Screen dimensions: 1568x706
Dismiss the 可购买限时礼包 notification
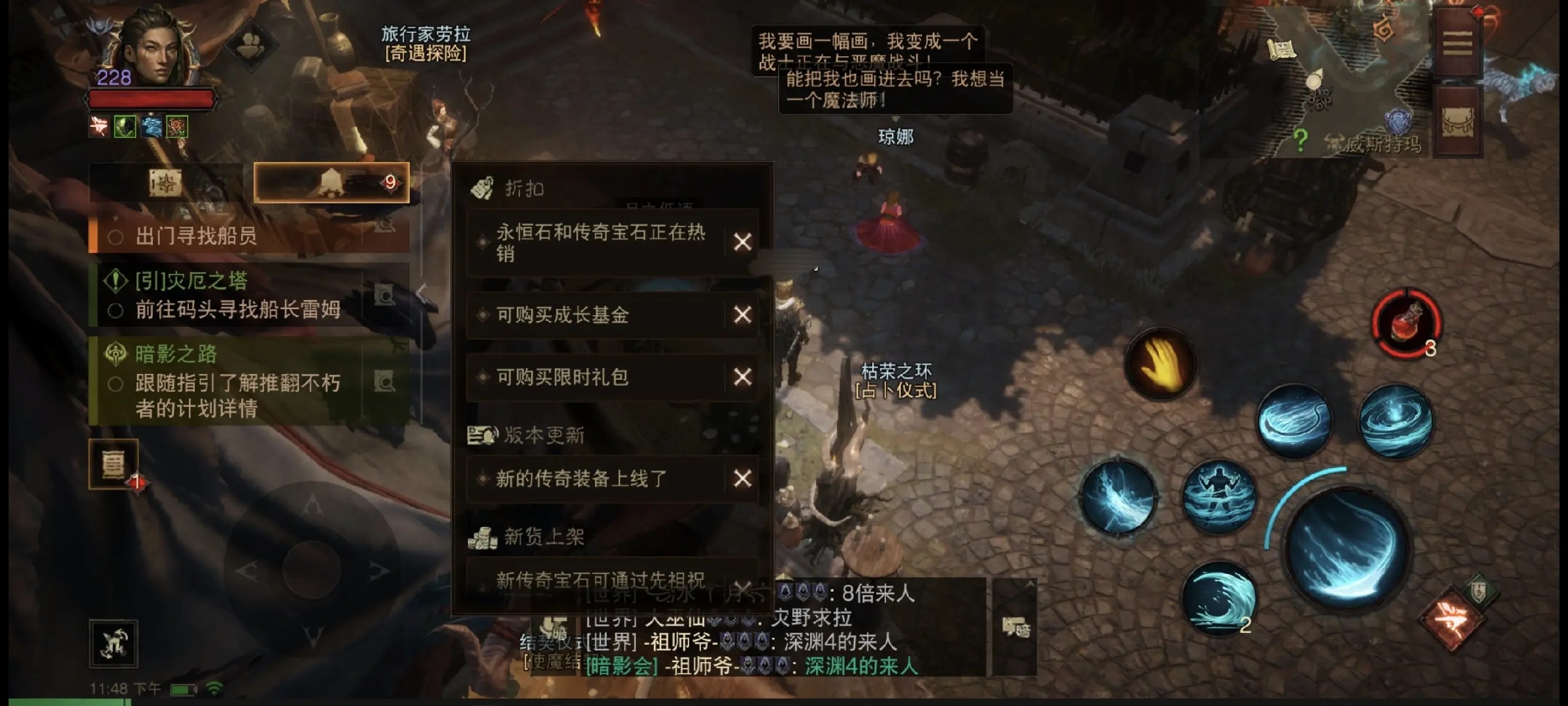pyautogui.click(x=742, y=377)
